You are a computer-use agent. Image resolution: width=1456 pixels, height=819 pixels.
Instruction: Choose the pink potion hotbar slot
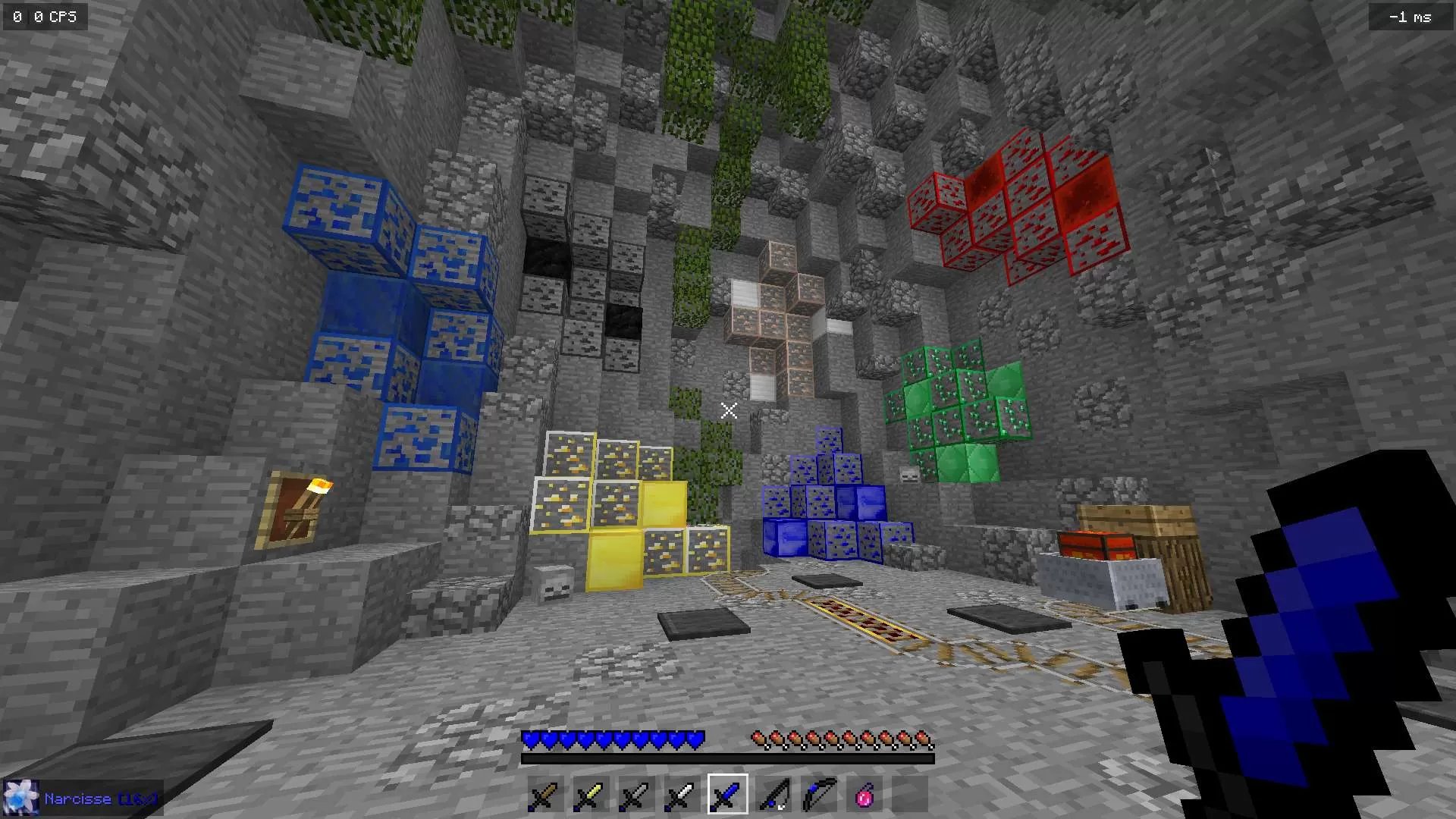coord(864,795)
